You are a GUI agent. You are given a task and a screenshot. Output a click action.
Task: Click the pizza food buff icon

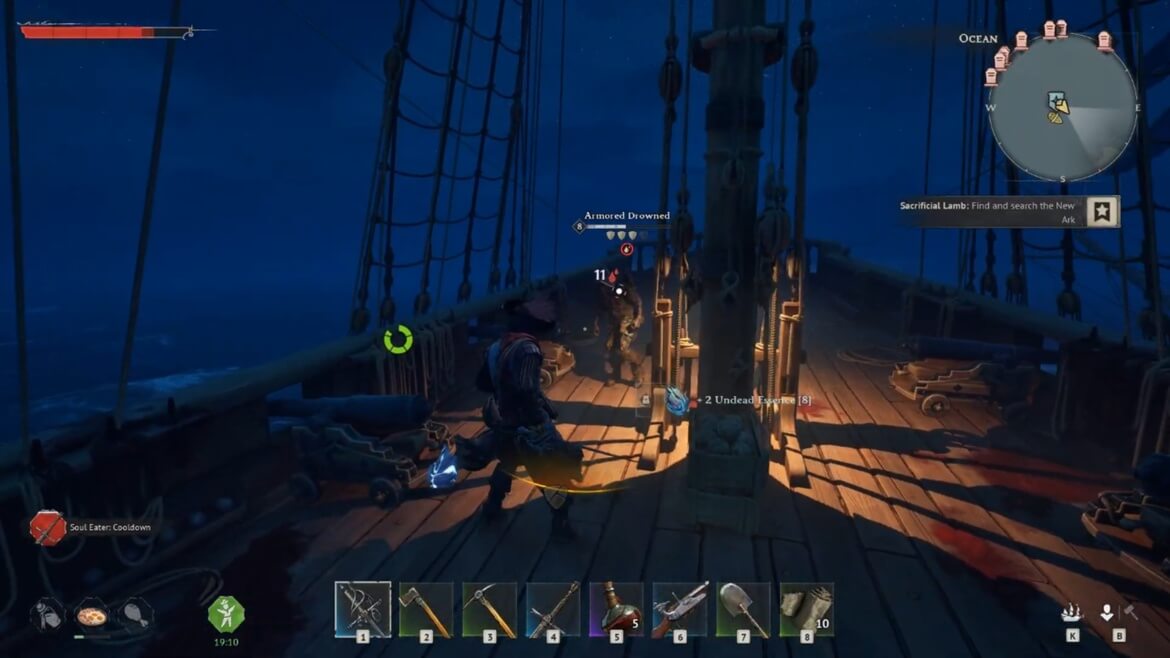point(92,614)
